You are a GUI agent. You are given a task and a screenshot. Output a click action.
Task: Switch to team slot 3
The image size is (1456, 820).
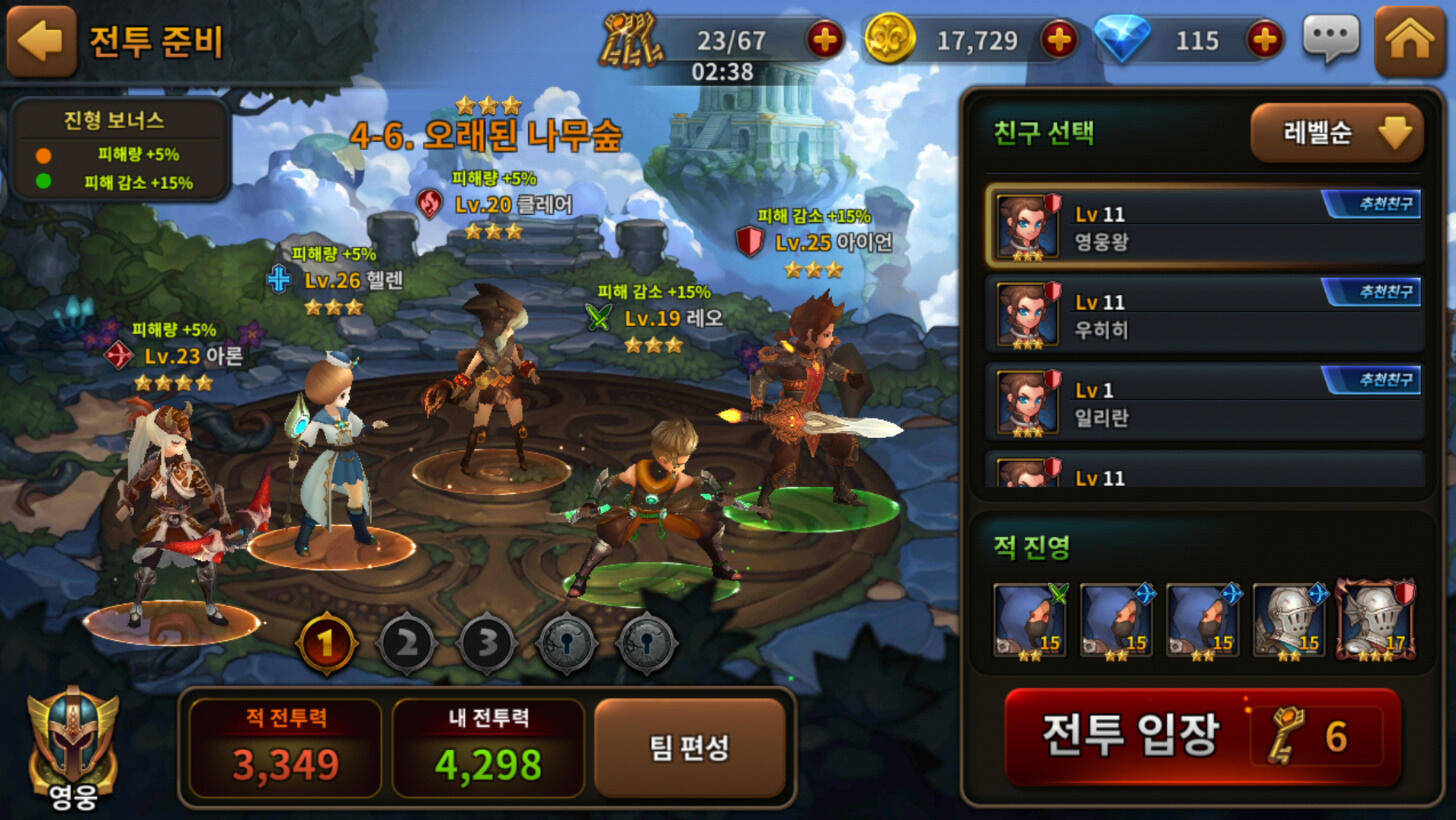tap(487, 643)
